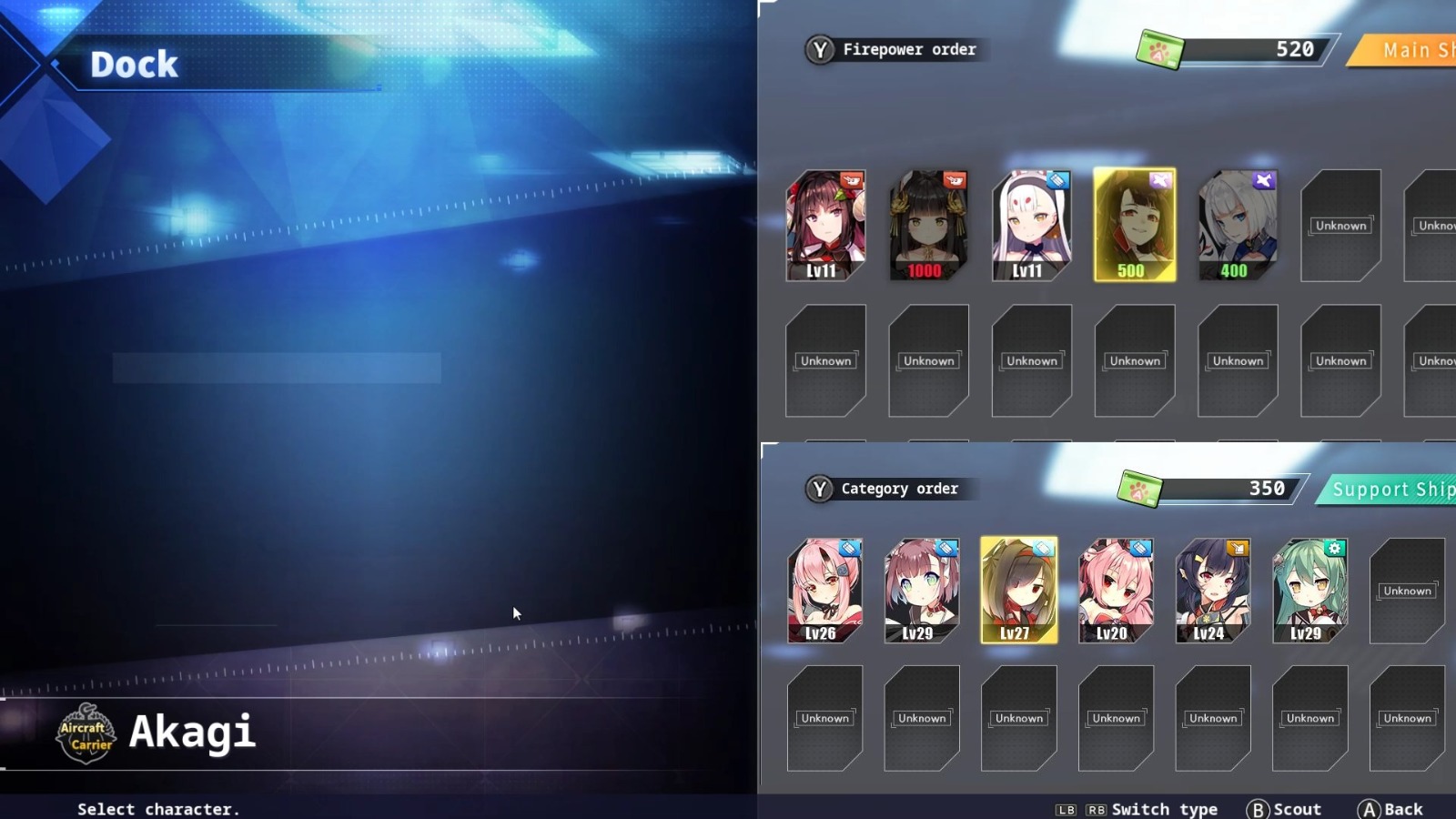1456x819 pixels.
Task: Select the yellow-highlighted 500-cost plane ship
Action: coord(1135,225)
